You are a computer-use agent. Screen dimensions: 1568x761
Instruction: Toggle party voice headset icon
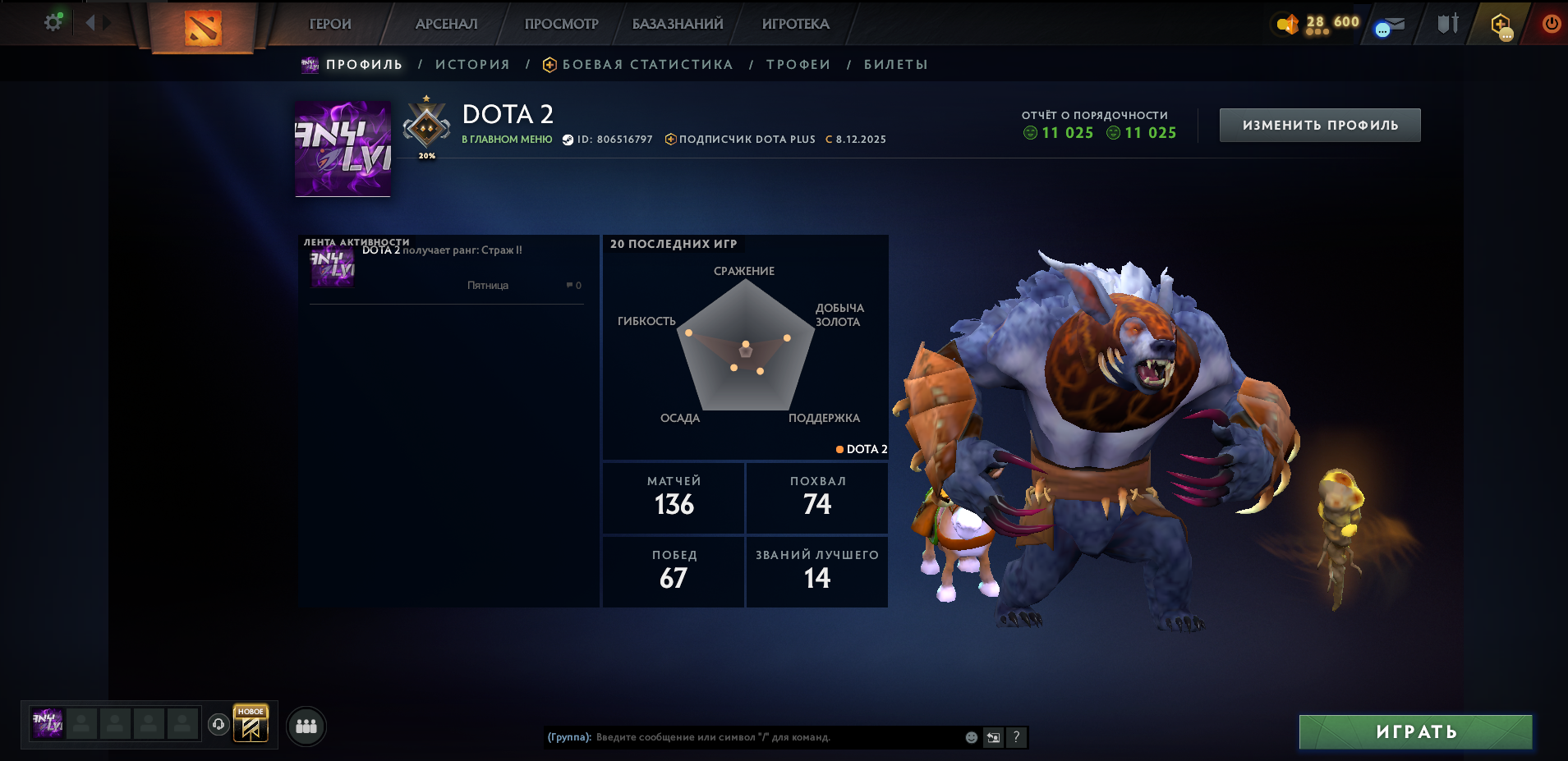218,724
